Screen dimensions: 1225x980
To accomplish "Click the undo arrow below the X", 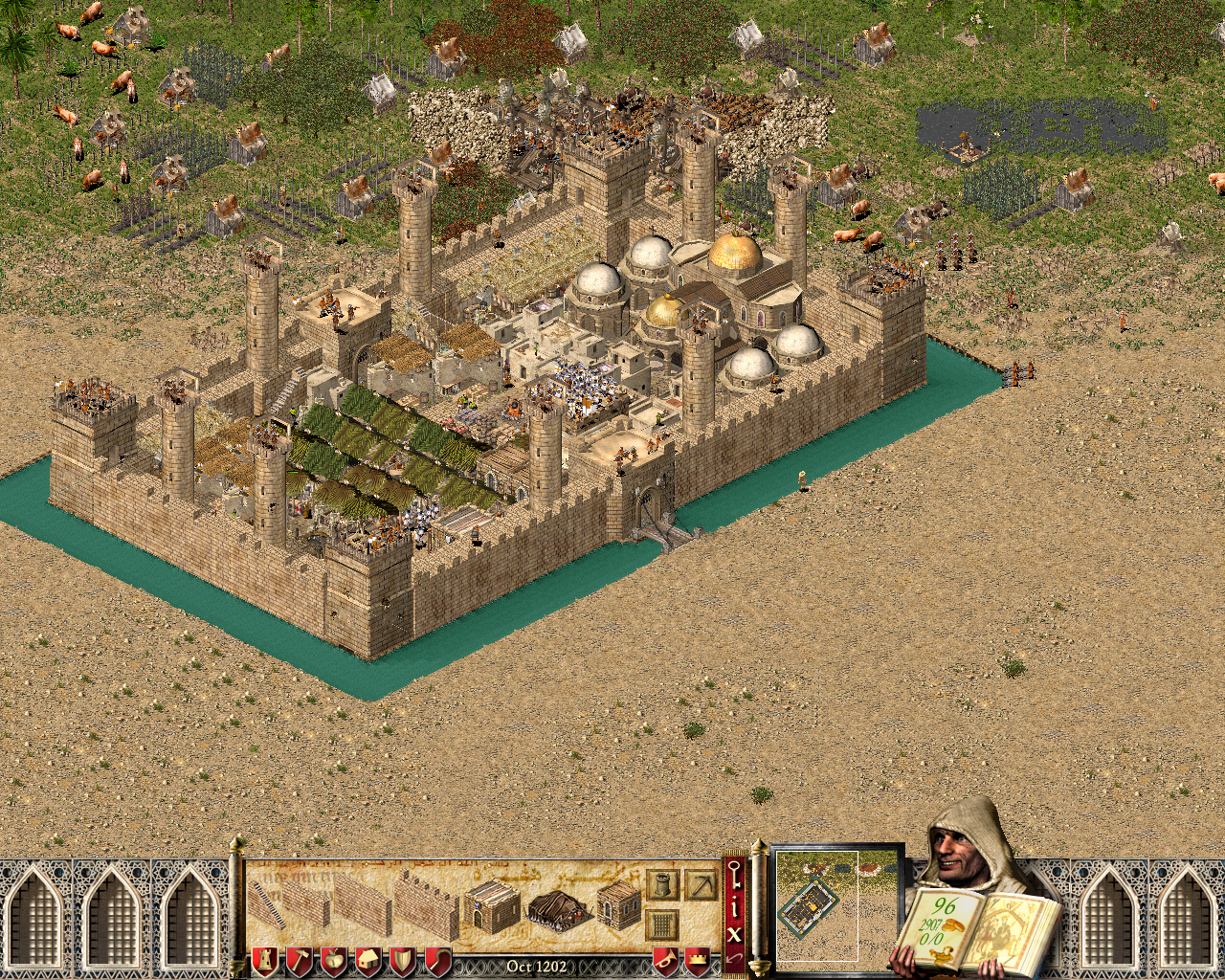I will 734,959.
